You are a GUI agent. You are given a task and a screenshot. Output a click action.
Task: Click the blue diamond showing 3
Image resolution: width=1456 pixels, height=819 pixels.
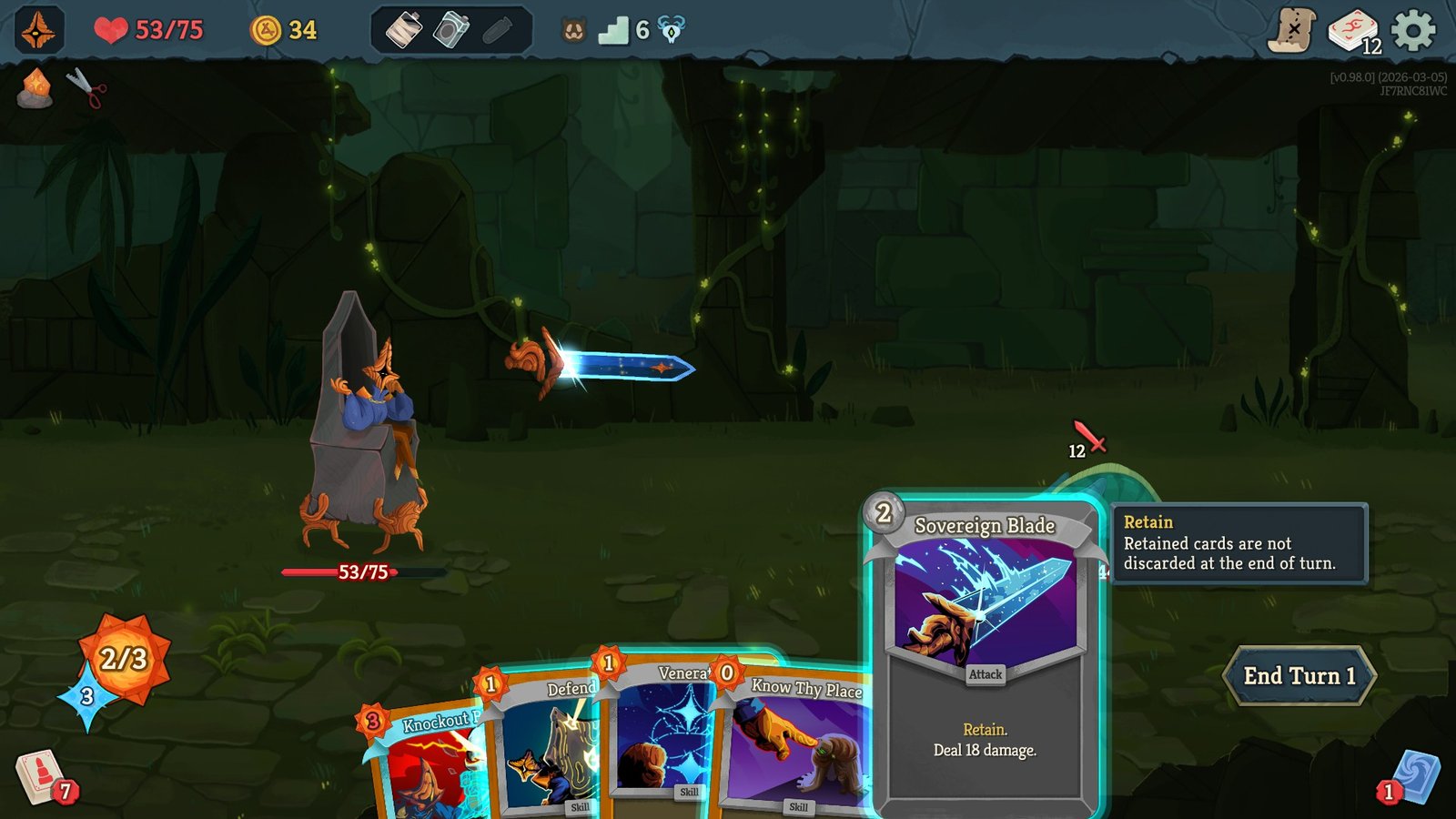pos(86,699)
